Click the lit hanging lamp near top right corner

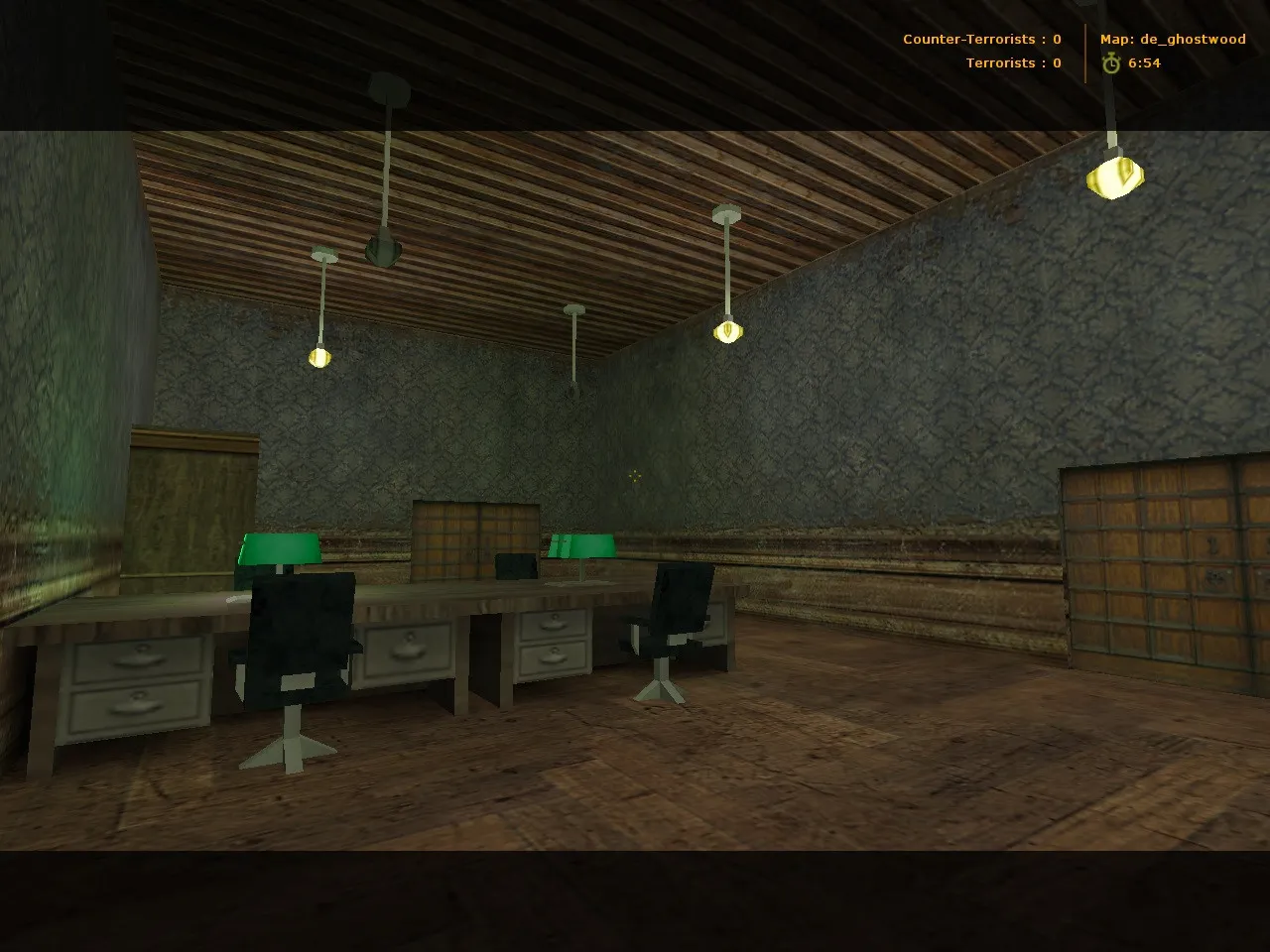coord(1113,178)
